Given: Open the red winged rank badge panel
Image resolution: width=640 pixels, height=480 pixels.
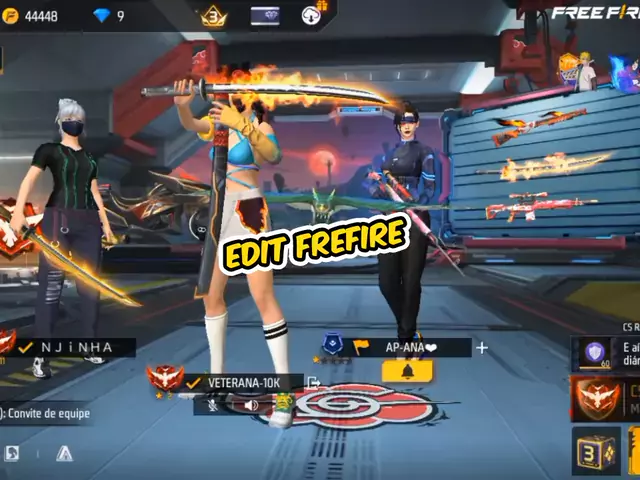Looking at the screenshot, I should click(598, 398).
